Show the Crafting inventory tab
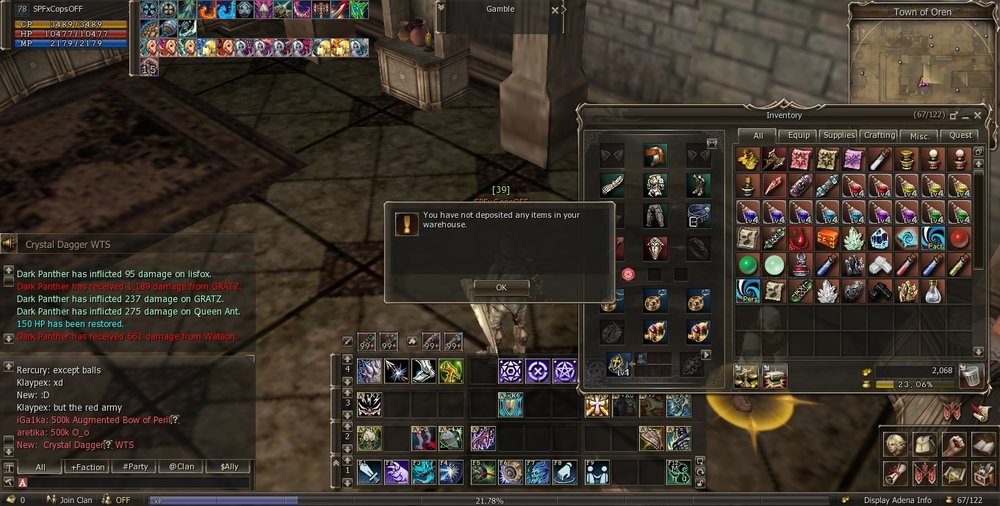This screenshot has width=1000, height=506. 880,135
